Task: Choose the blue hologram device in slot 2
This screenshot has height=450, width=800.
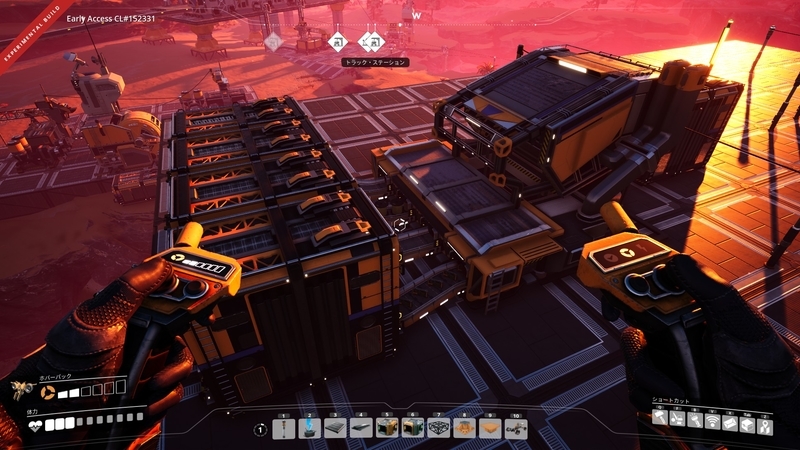Action: [310, 428]
